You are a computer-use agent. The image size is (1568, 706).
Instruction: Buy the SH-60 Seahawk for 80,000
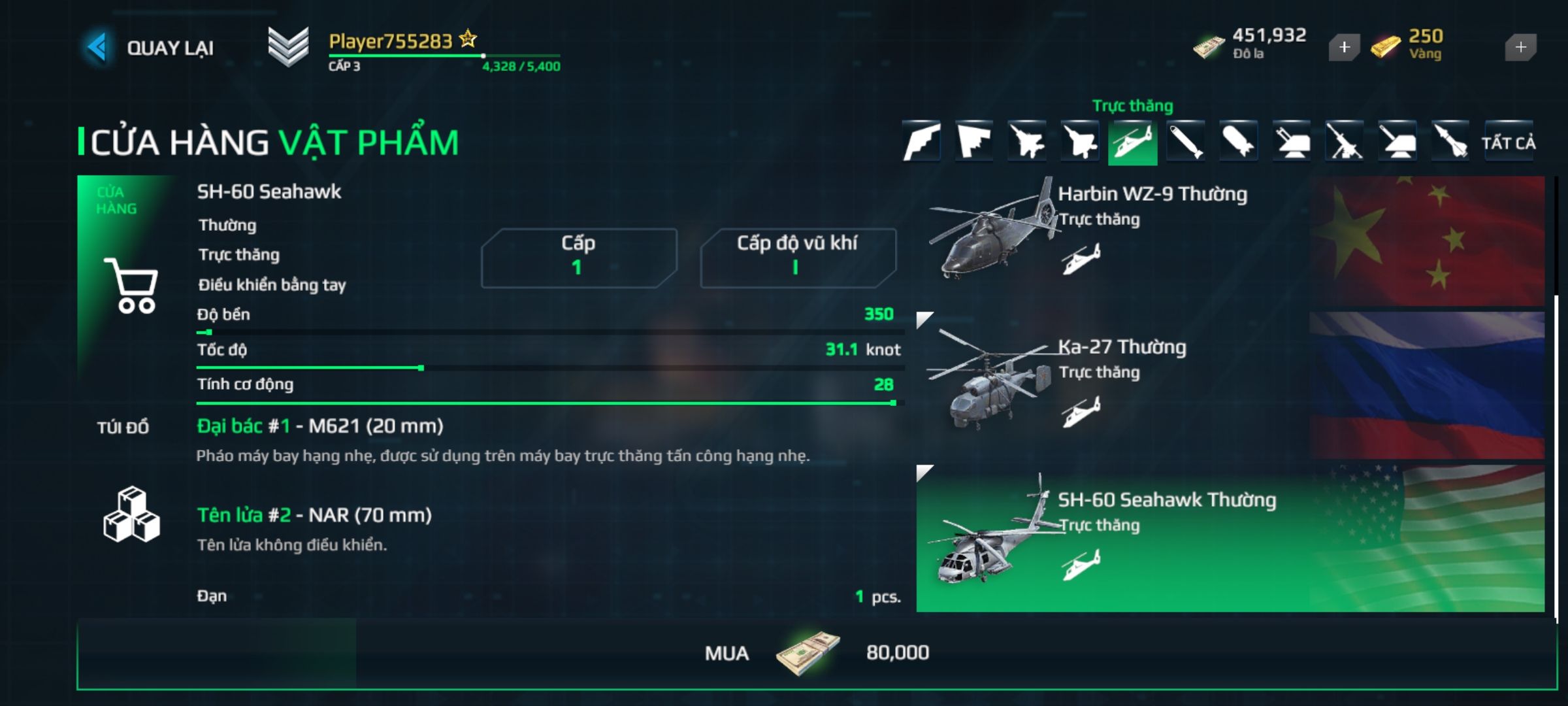coord(817,653)
